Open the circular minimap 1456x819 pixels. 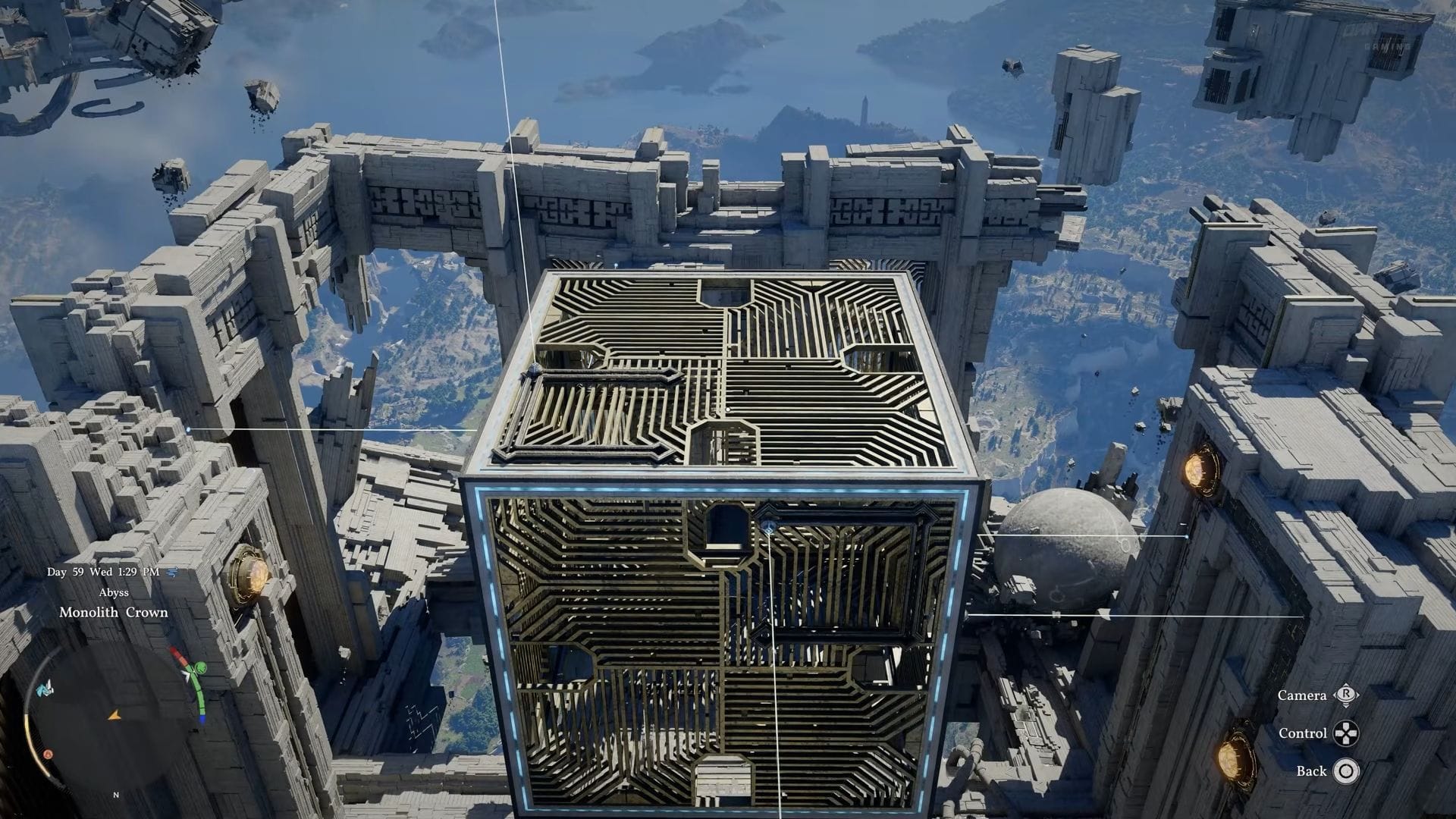(114, 716)
